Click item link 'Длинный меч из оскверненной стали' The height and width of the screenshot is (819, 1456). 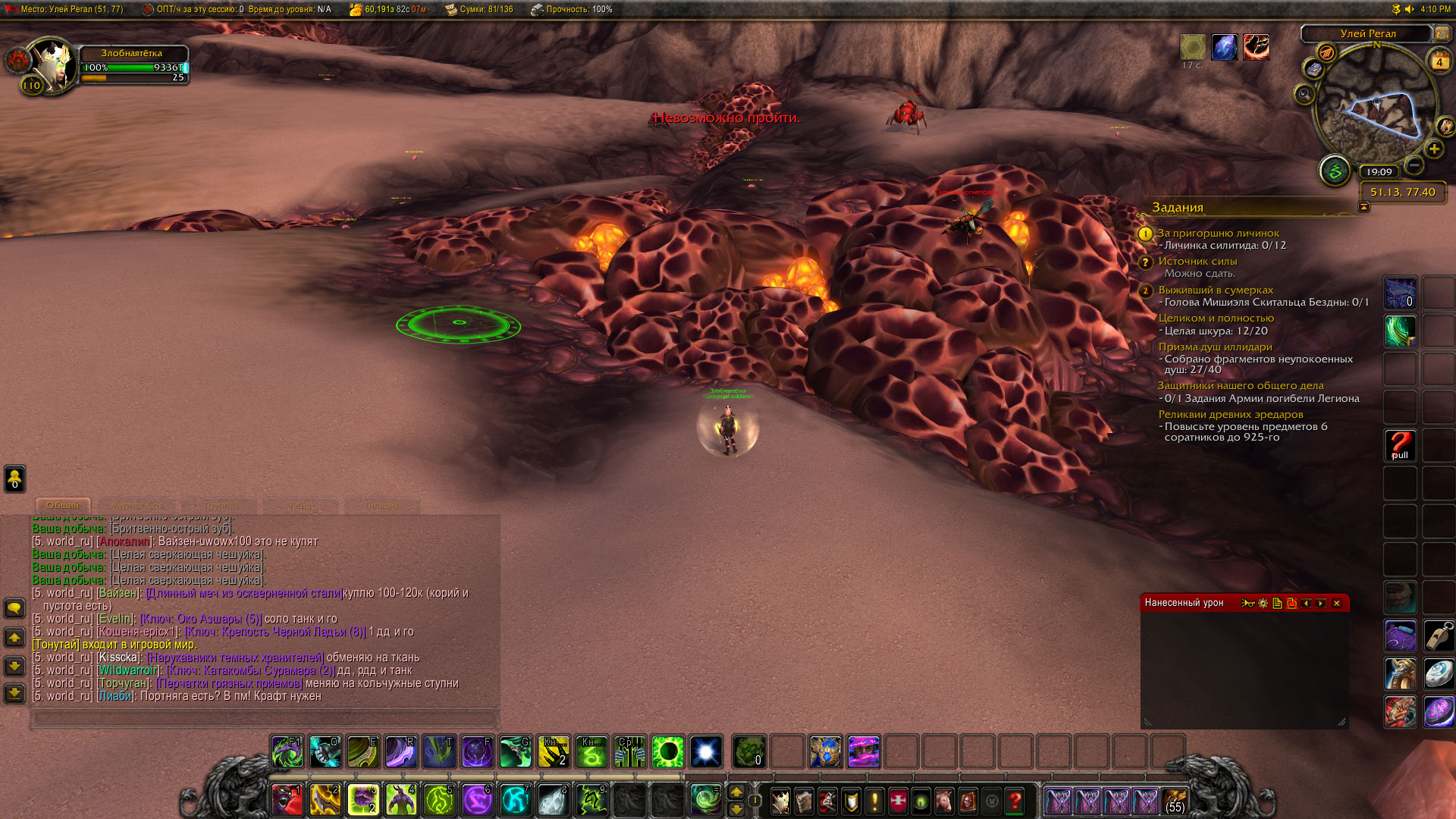[x=243, y=593]
